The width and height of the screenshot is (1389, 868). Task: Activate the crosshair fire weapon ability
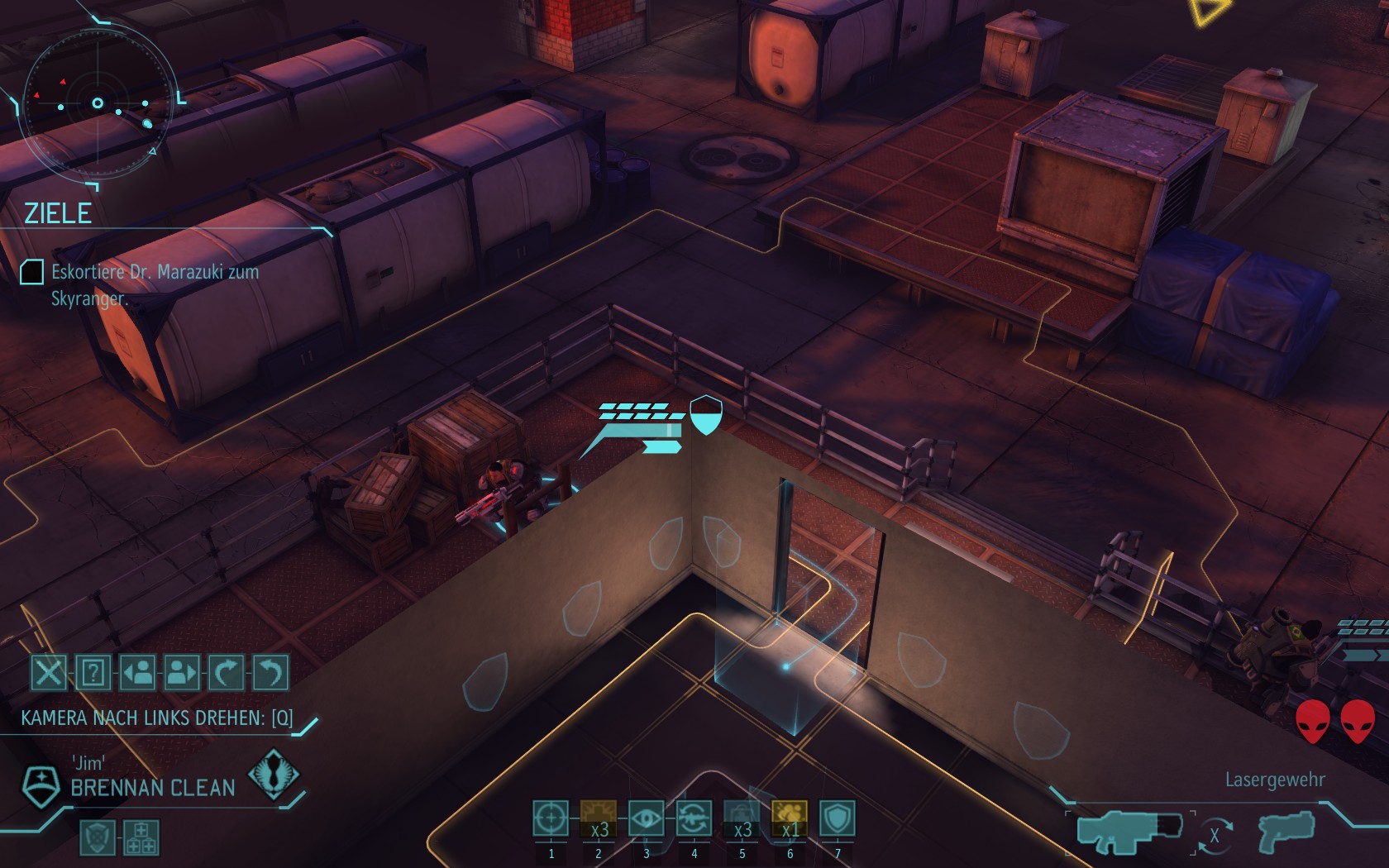click(x=551, y=819)
